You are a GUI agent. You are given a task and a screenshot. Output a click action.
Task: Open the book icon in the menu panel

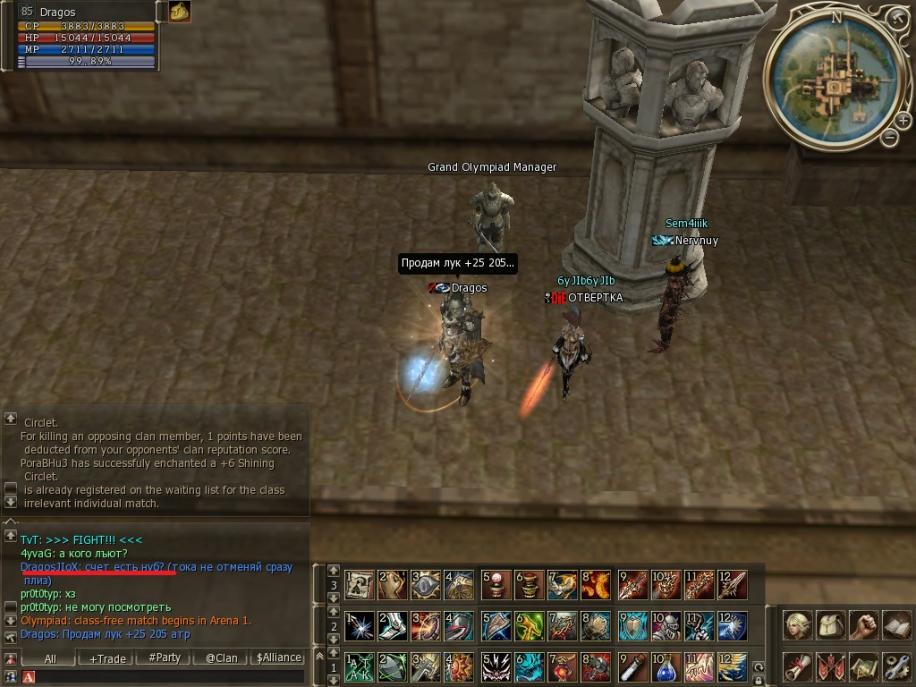click(897, 626)
